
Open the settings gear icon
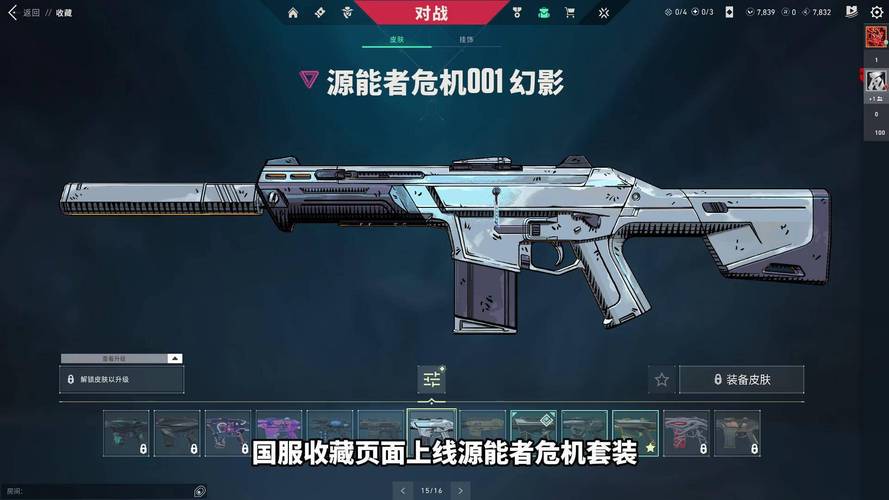[x=876, y=12]
